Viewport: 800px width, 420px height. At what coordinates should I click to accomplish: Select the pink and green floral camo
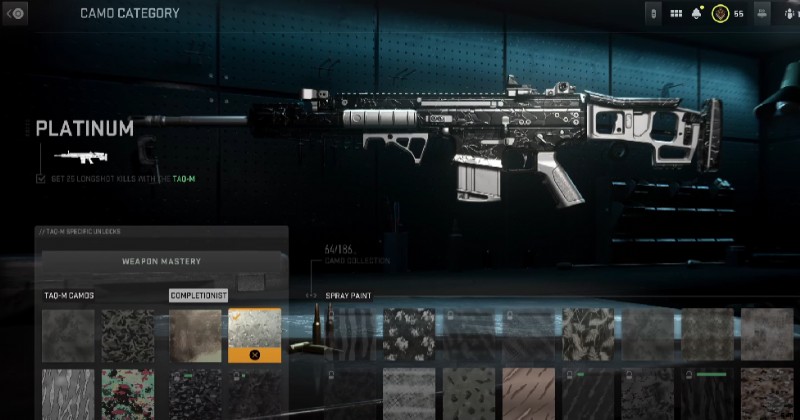click(x=128, y=394)
